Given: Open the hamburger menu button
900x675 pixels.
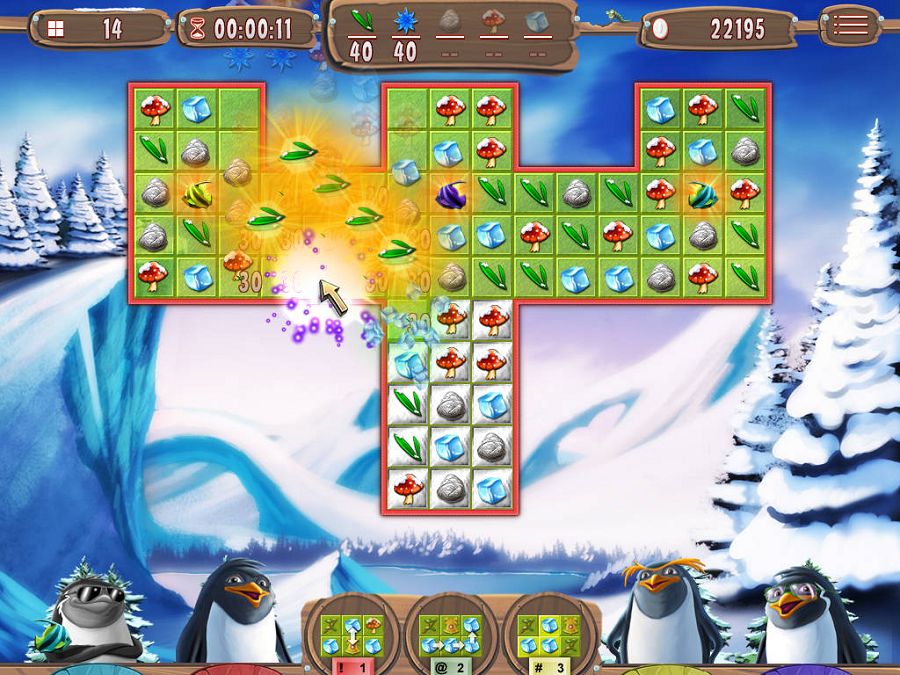Looking at the screenshot, I should point(850,26).
